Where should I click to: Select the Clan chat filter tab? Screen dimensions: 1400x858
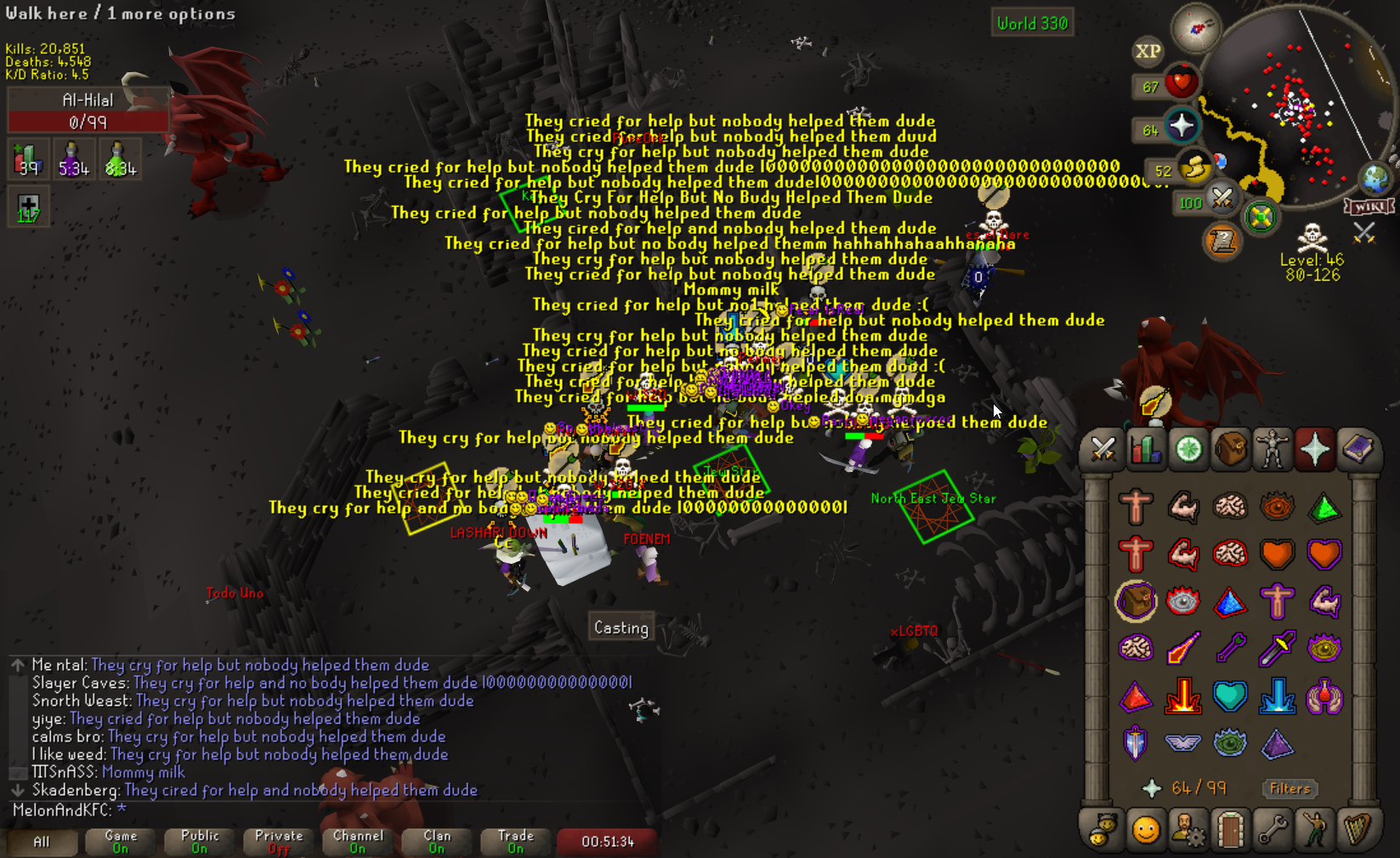tap(437, 841)
